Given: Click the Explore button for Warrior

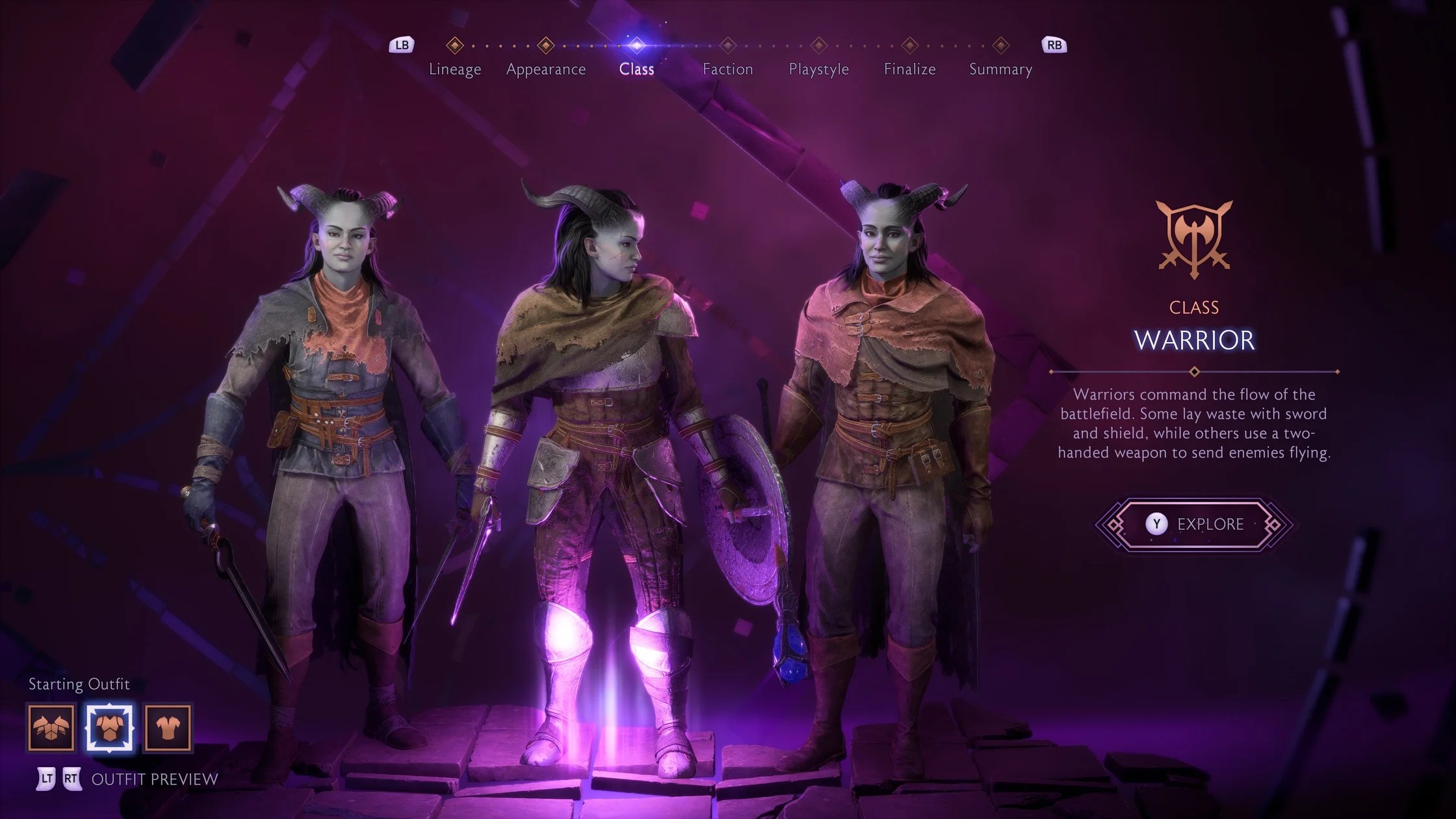Looking at the screenshot, I should 1194,524.
